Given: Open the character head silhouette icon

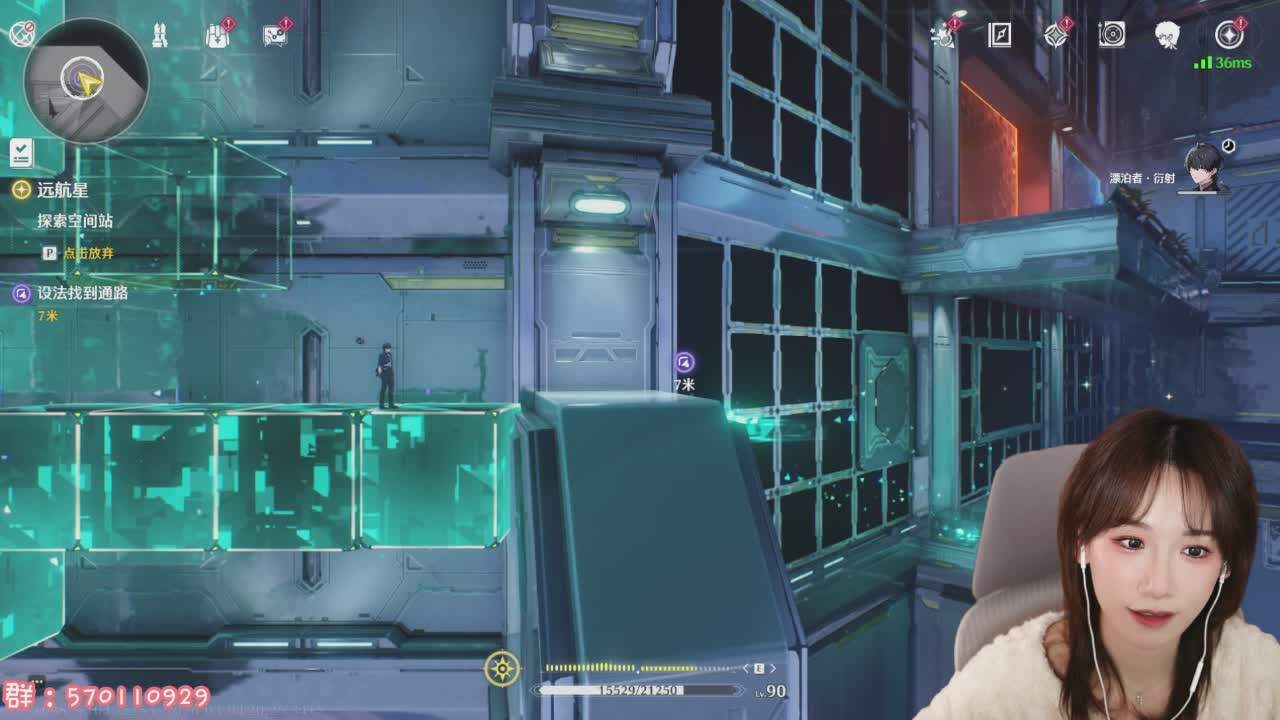Looking at the screenshot, I should click(1167, 35).
